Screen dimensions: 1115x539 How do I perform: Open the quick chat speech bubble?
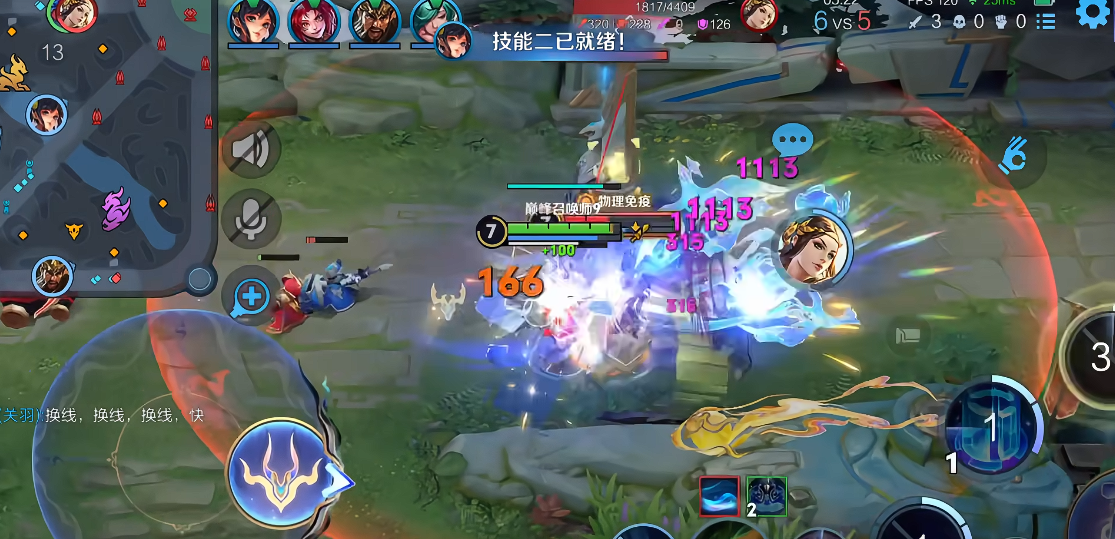click(793, 140)
